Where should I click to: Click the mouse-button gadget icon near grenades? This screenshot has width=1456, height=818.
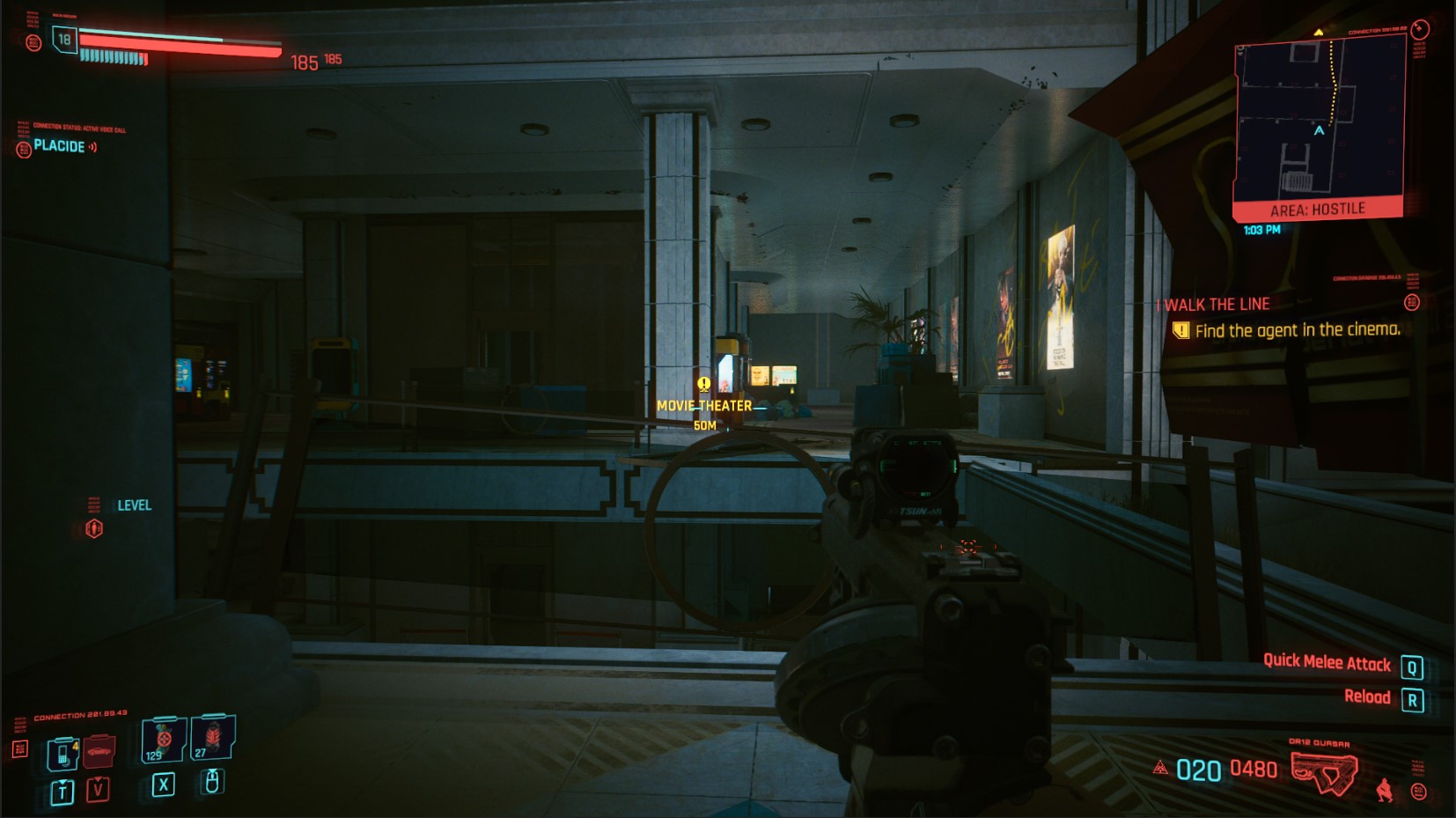(x=212, y=783)
